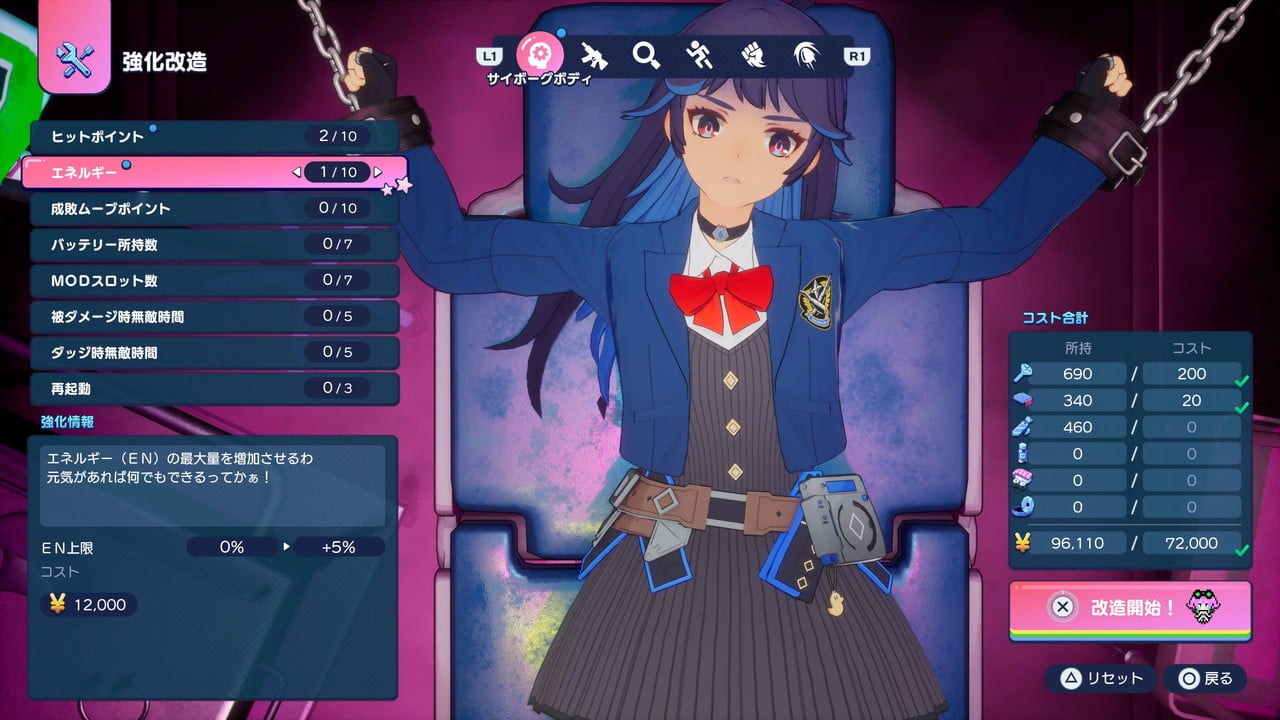1280x720 pixels.
Task: Switch to the magnifying glass tab
Action: point(647,56)
